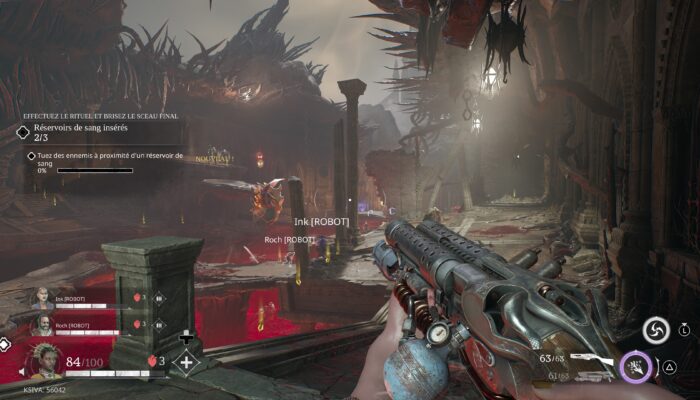Use the healing plus-sign diamond icon
This screenshot has height=400, width=700.
point(186,362)
